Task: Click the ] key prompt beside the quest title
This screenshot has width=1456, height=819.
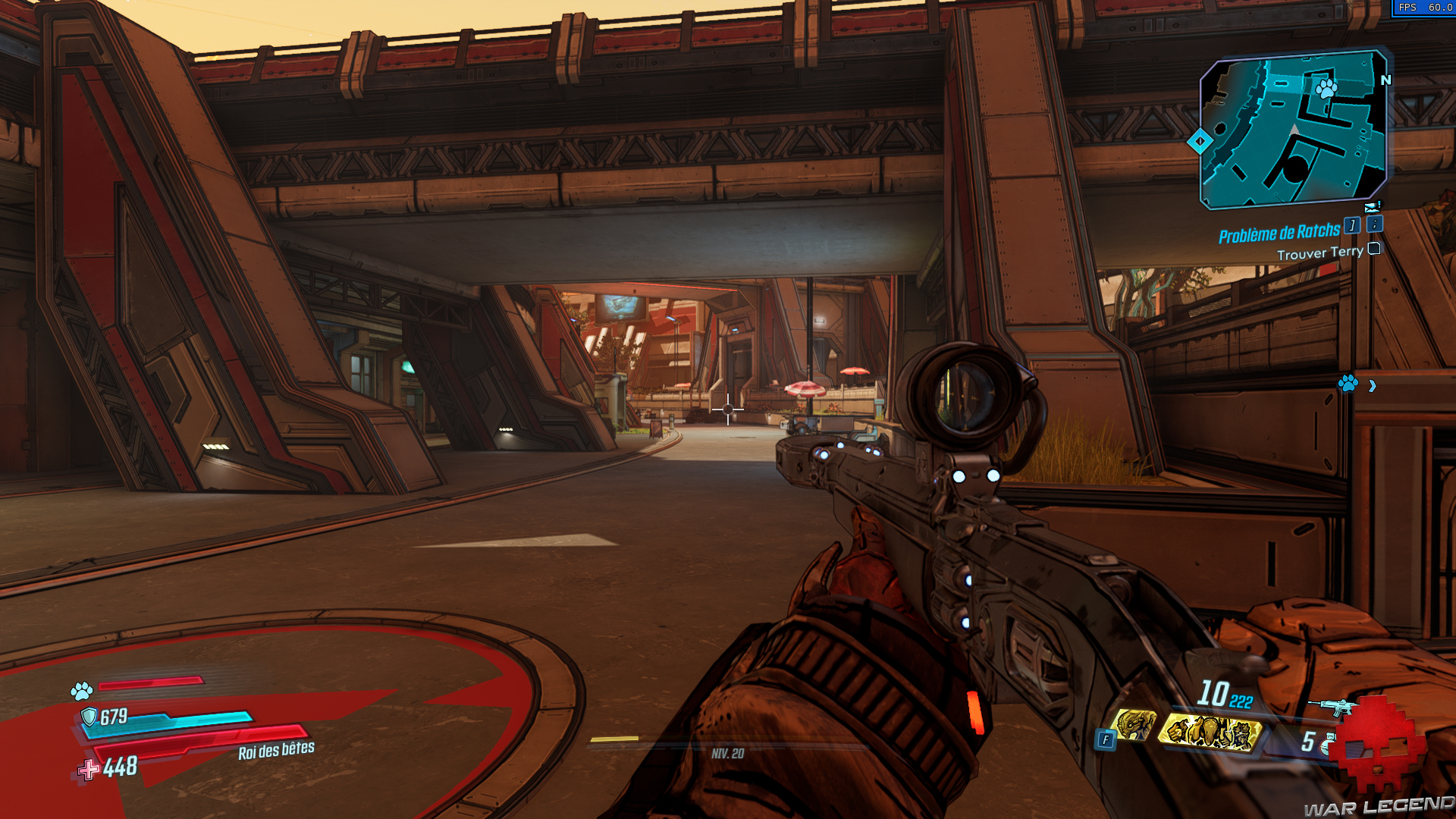Action: point(1351,226)
